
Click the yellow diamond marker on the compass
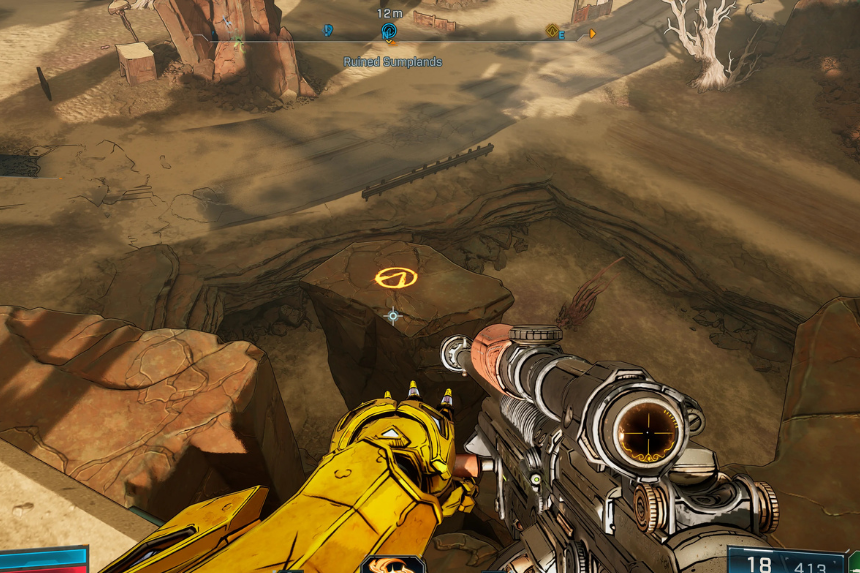551,32
